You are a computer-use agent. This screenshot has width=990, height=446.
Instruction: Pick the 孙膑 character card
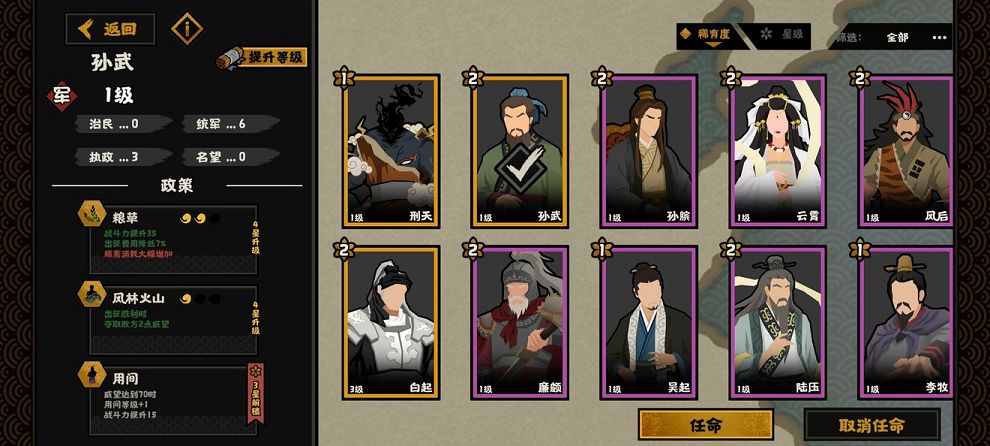tap(647, 150)
